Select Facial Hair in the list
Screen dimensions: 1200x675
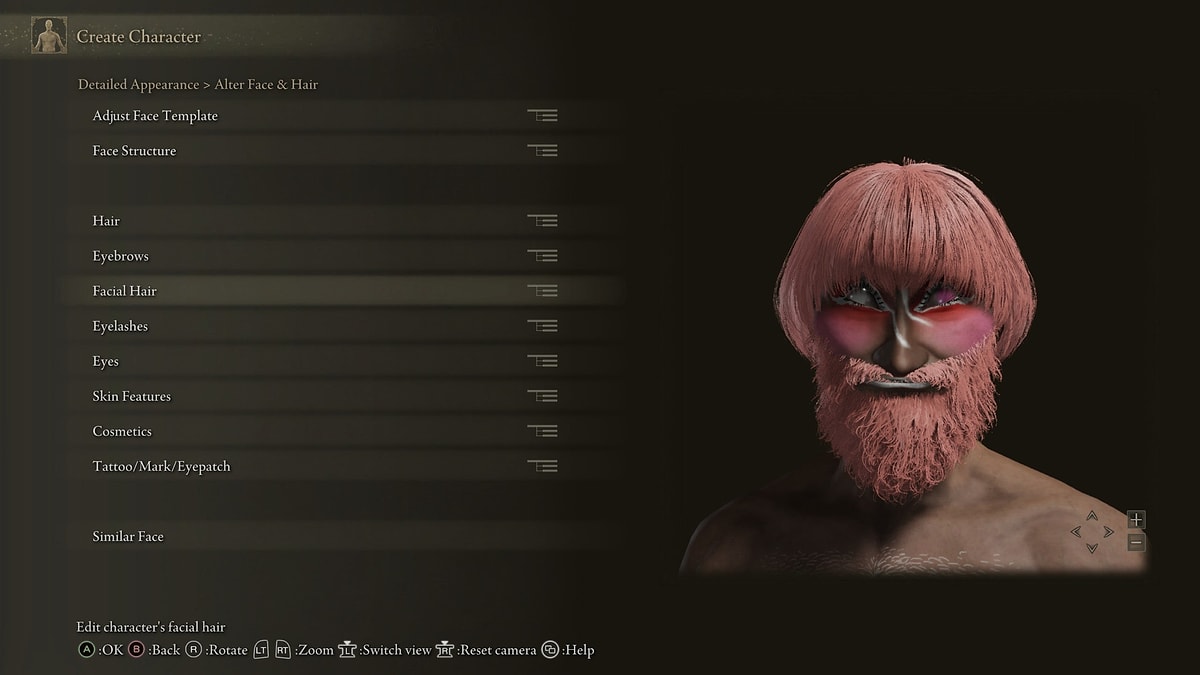coord(125,291)
